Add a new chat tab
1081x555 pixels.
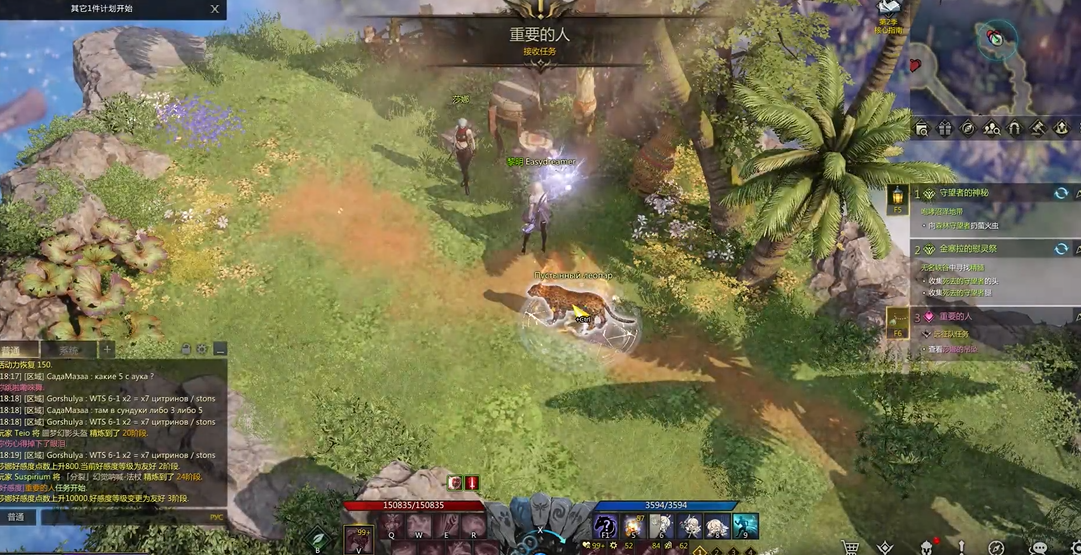point(106,350)
